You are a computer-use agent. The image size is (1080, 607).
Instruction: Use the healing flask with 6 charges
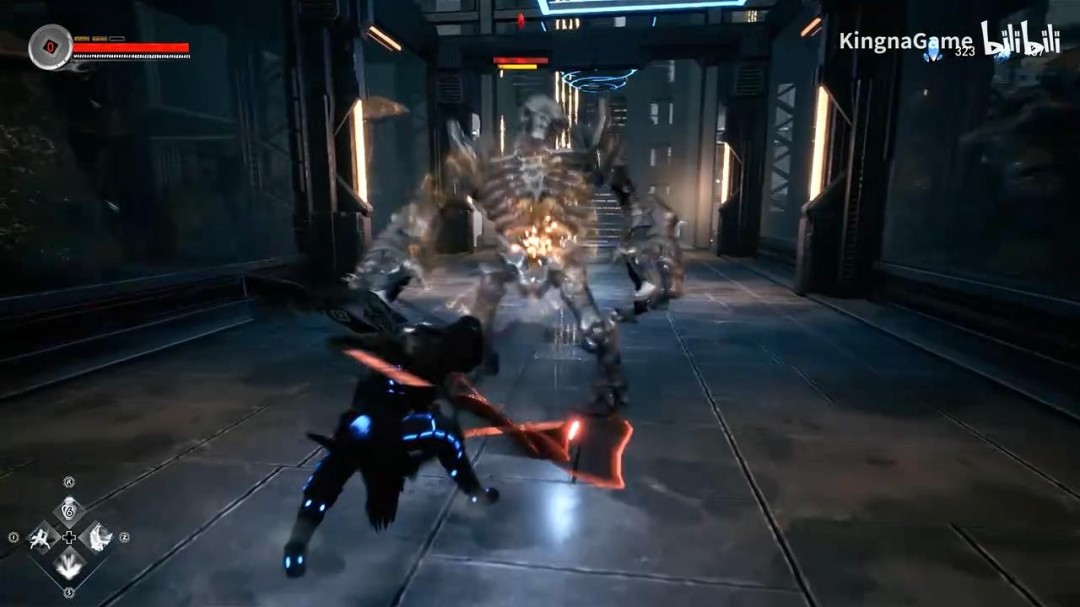click(68, 510)
